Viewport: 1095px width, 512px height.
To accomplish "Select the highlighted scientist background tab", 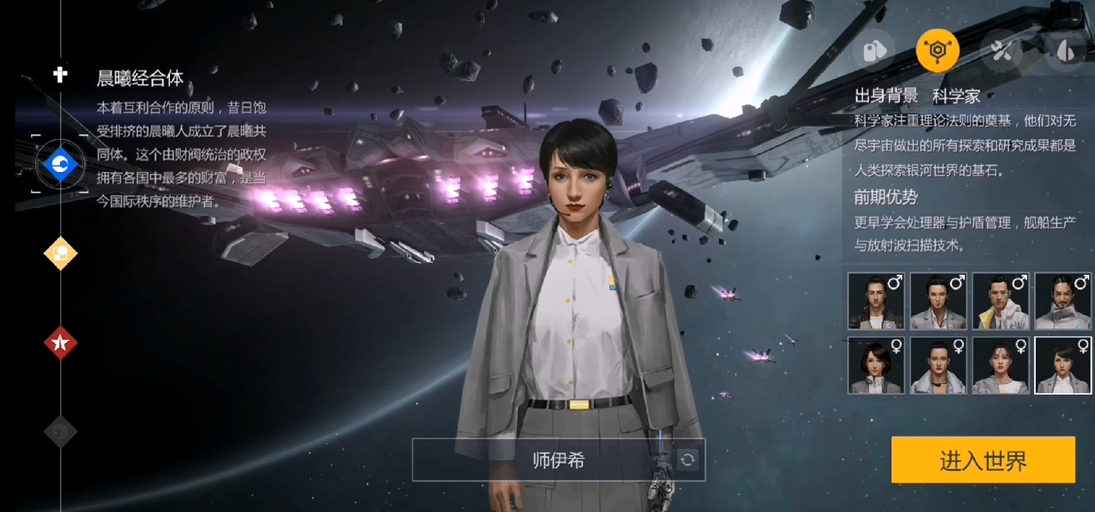I will [937, 50].
